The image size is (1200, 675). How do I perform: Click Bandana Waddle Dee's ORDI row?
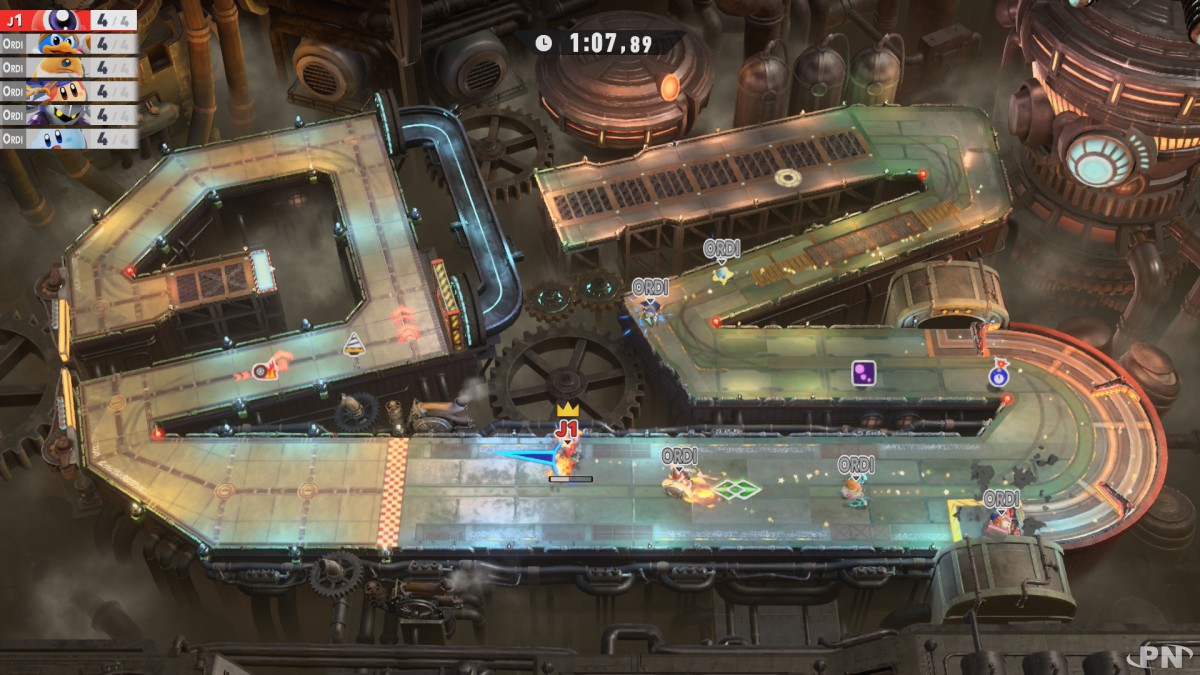coord(68,91)
